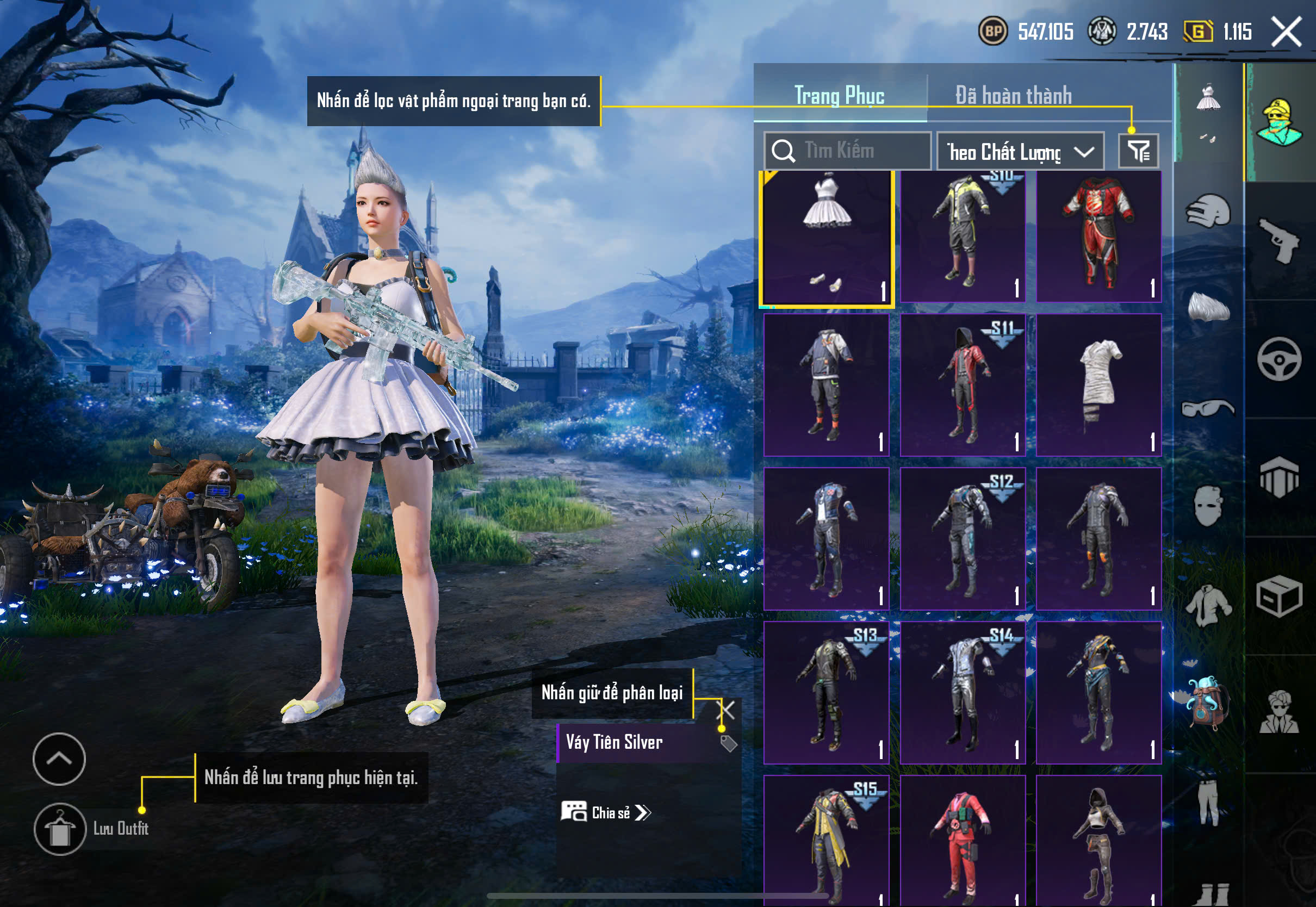Choose the S11 red hooded outfit

pos(963,386)
